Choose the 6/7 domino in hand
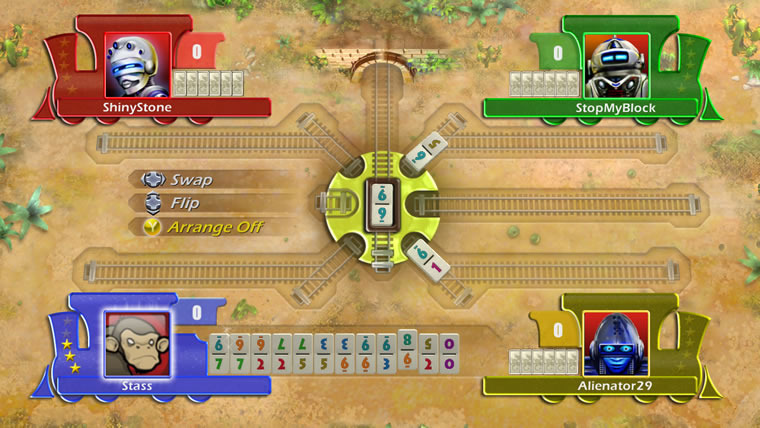760x428 pixels. tap(218, 352)
